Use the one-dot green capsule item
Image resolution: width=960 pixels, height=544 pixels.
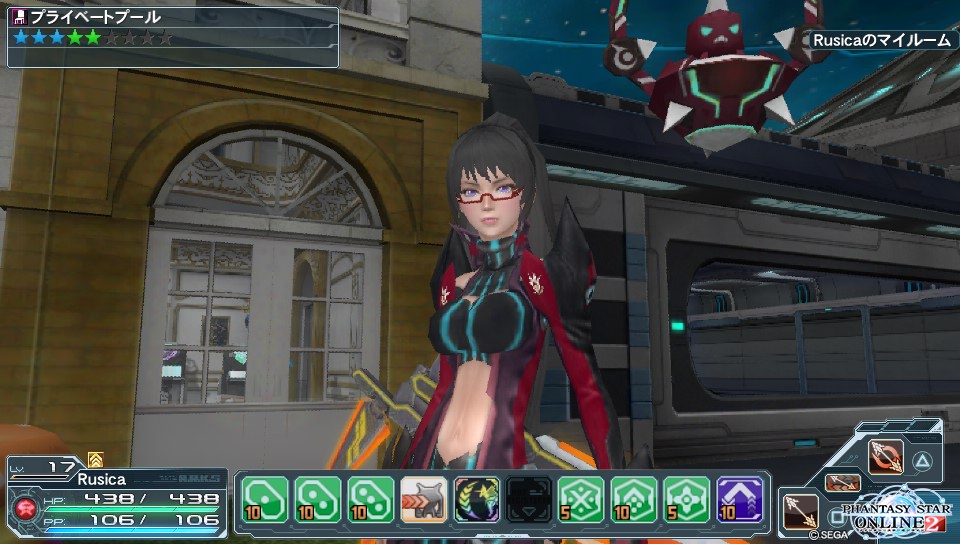click(265, 498)
